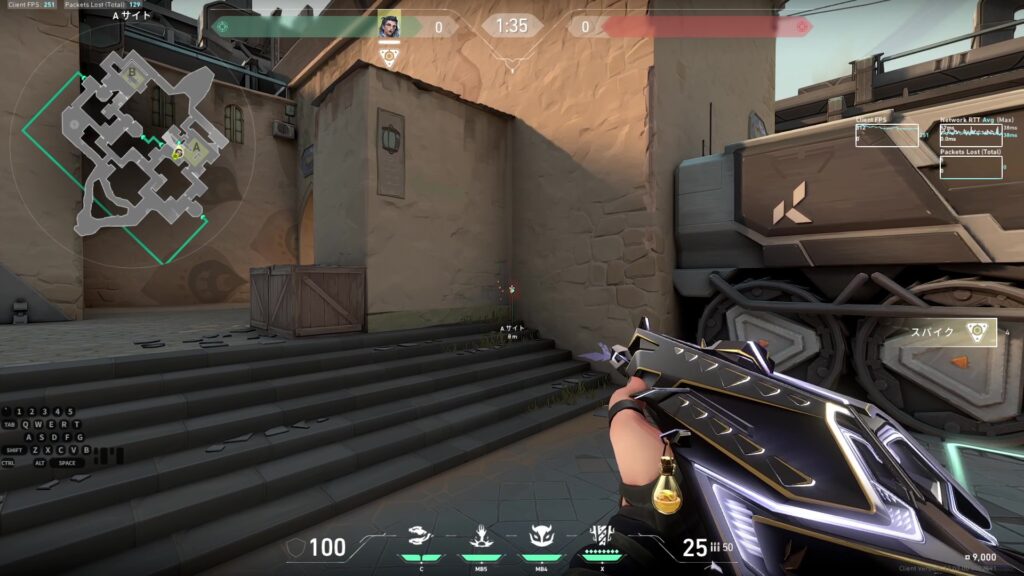Viewport: 1024px width, 576px height.
Task: Activate the ultimate ability bound to X
Action: [601, 535]
